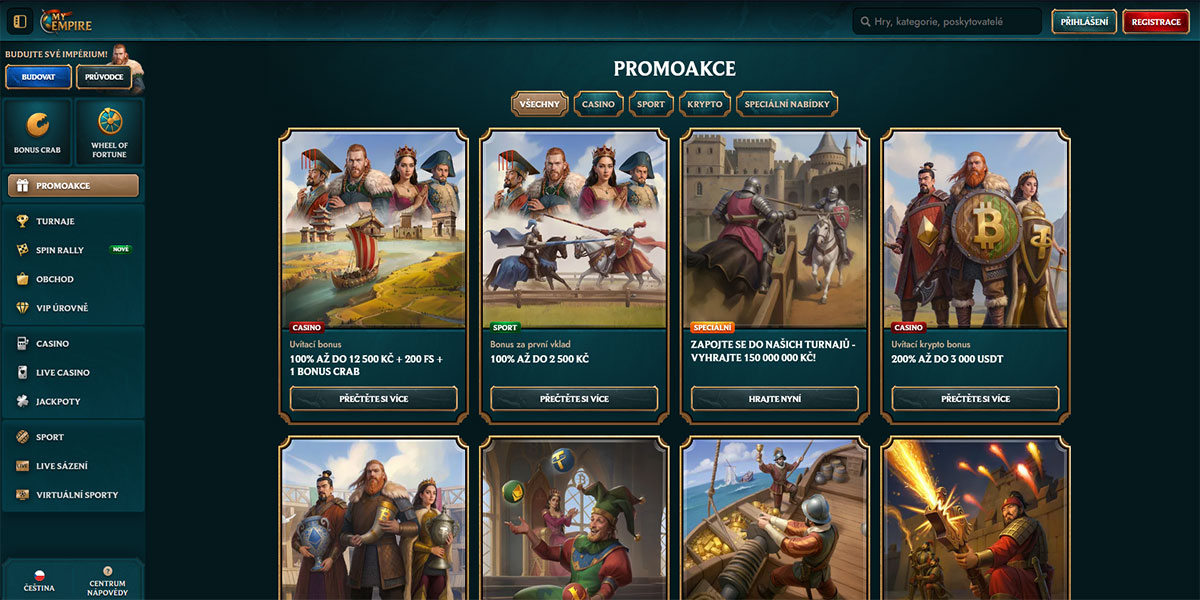Screen dimensions: 1200x600
Task: Open the Registrace sign-up button
Action: pyautogui.click(x=1156, y=22)
